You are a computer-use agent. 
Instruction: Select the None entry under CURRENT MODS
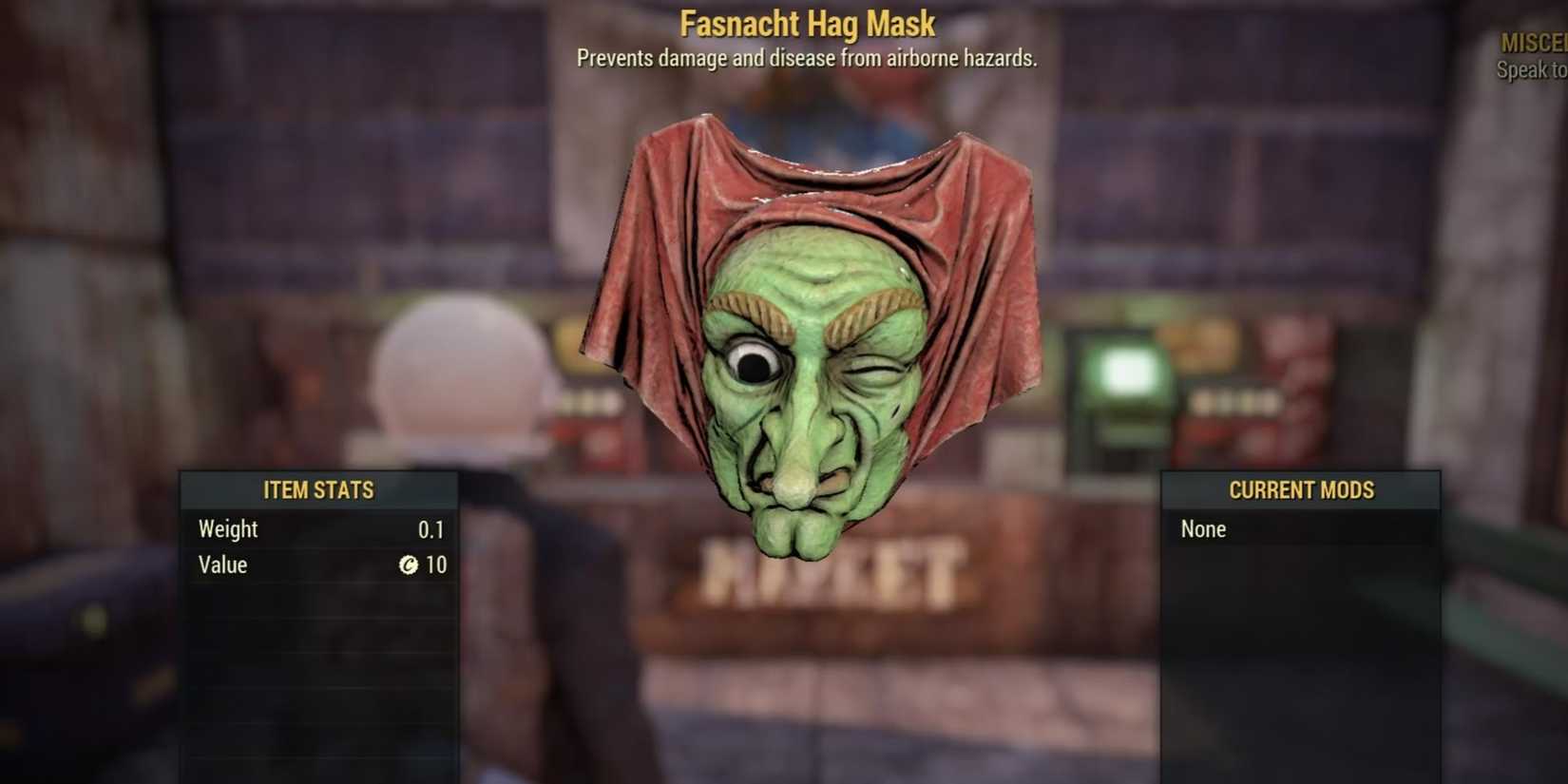pyautogui.click(x=1202, y=529)
